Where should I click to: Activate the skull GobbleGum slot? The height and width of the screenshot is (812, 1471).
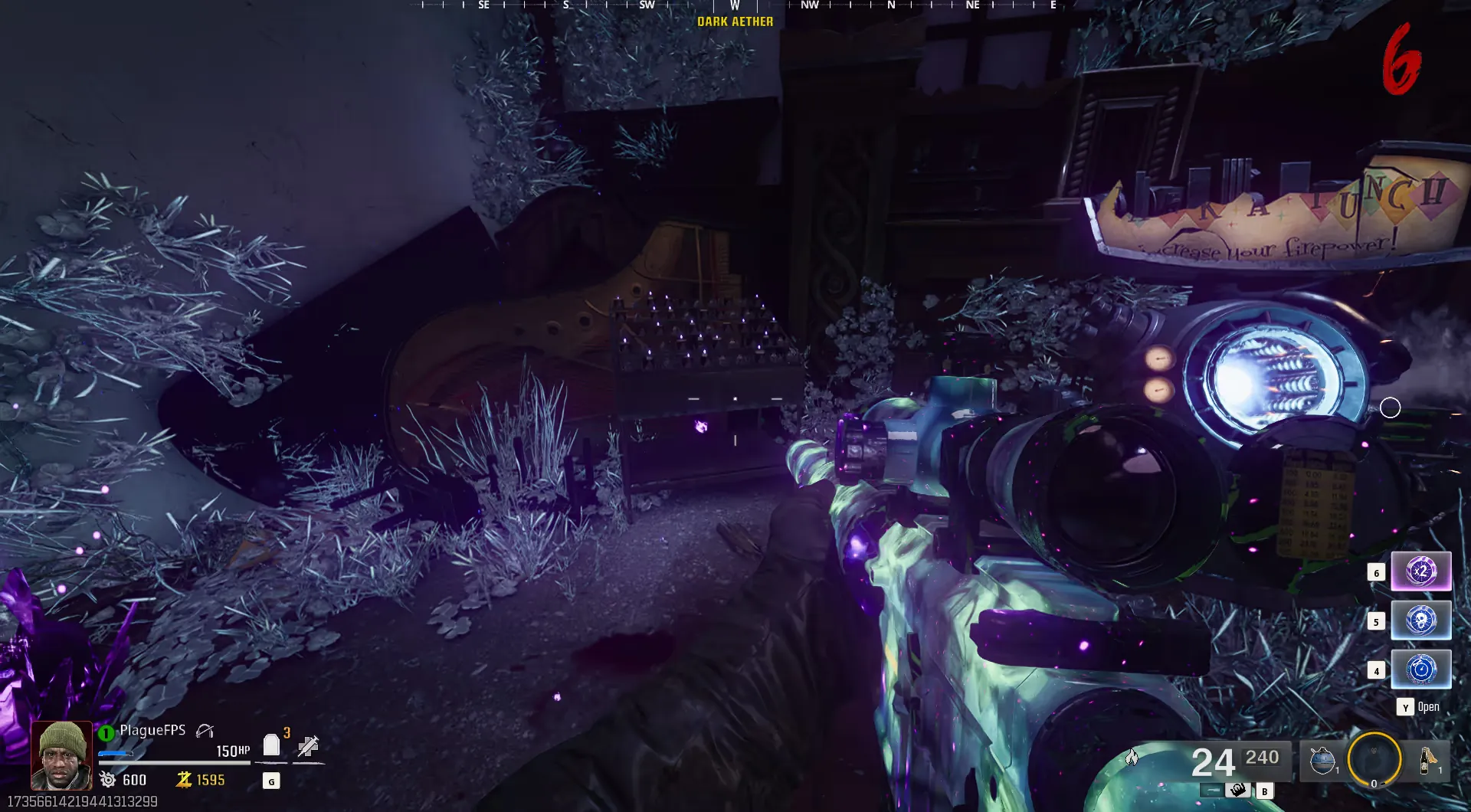[1420, 620]
